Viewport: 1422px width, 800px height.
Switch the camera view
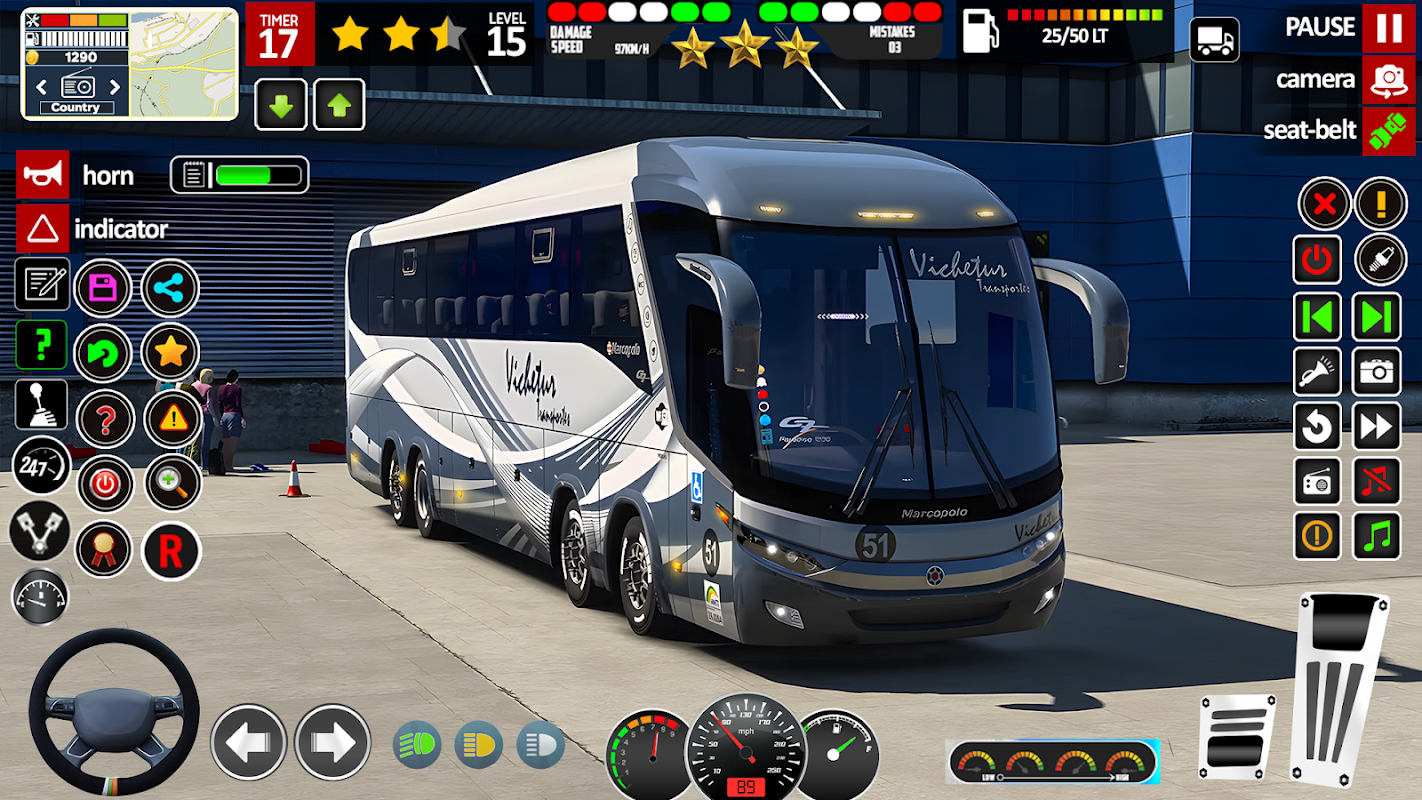(1388, 80)
